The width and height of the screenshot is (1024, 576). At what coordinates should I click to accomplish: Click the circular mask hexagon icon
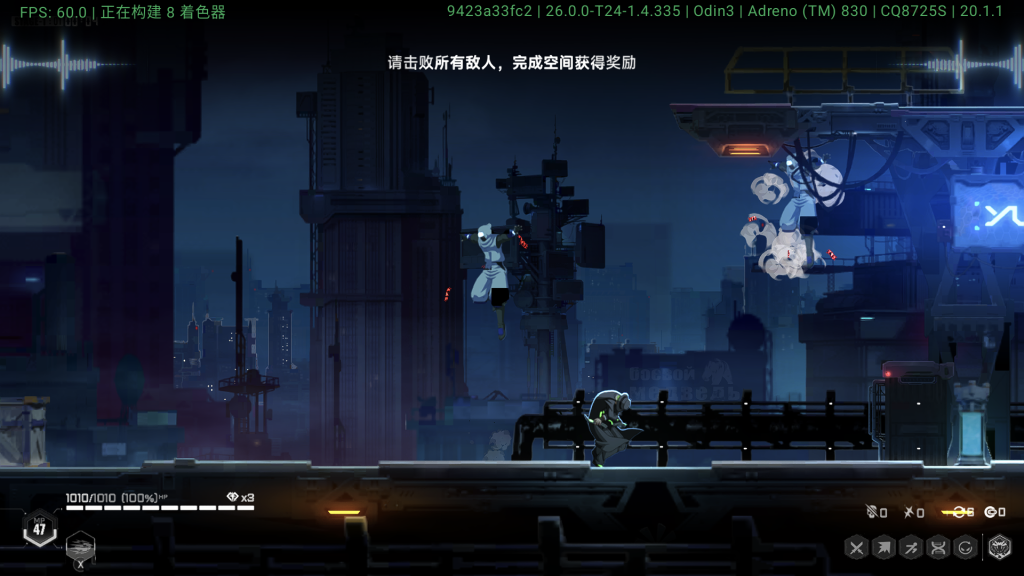(x=965, y=547)
